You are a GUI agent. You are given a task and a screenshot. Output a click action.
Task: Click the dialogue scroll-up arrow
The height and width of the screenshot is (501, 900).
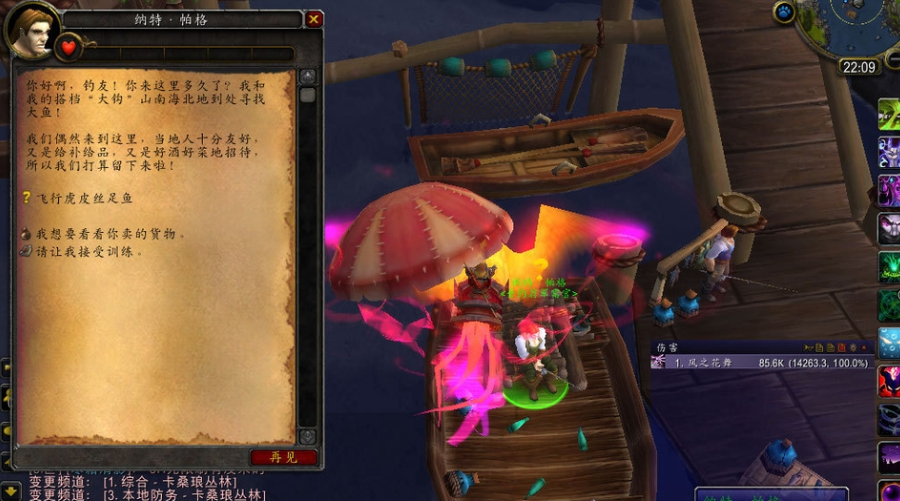click(308, 76)
